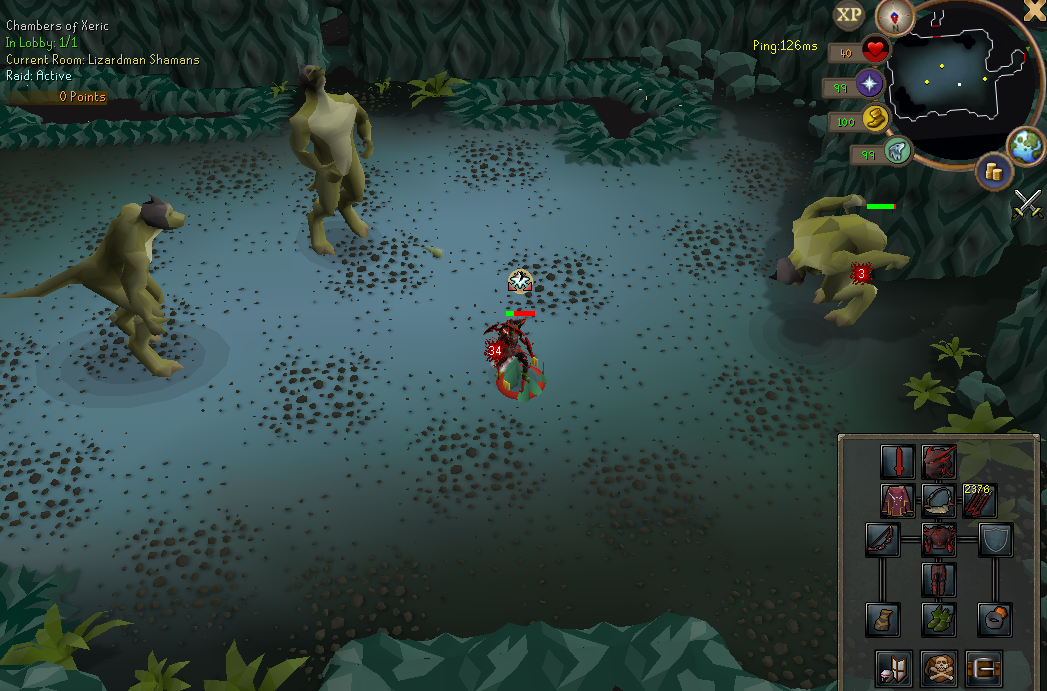Select the red sword equipment slot
This screenshot has height=691, width=1047.
tap(899, 462)
